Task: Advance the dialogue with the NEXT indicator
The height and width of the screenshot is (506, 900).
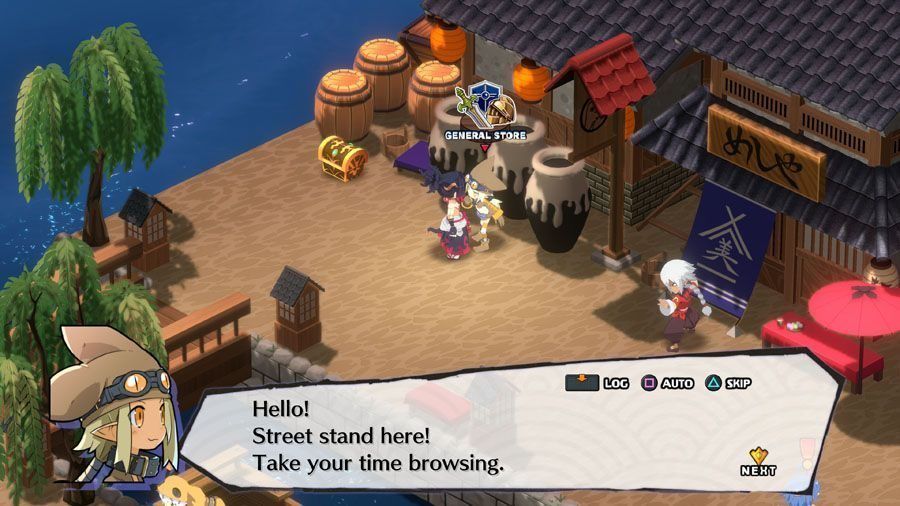Action: pos(759,461)
